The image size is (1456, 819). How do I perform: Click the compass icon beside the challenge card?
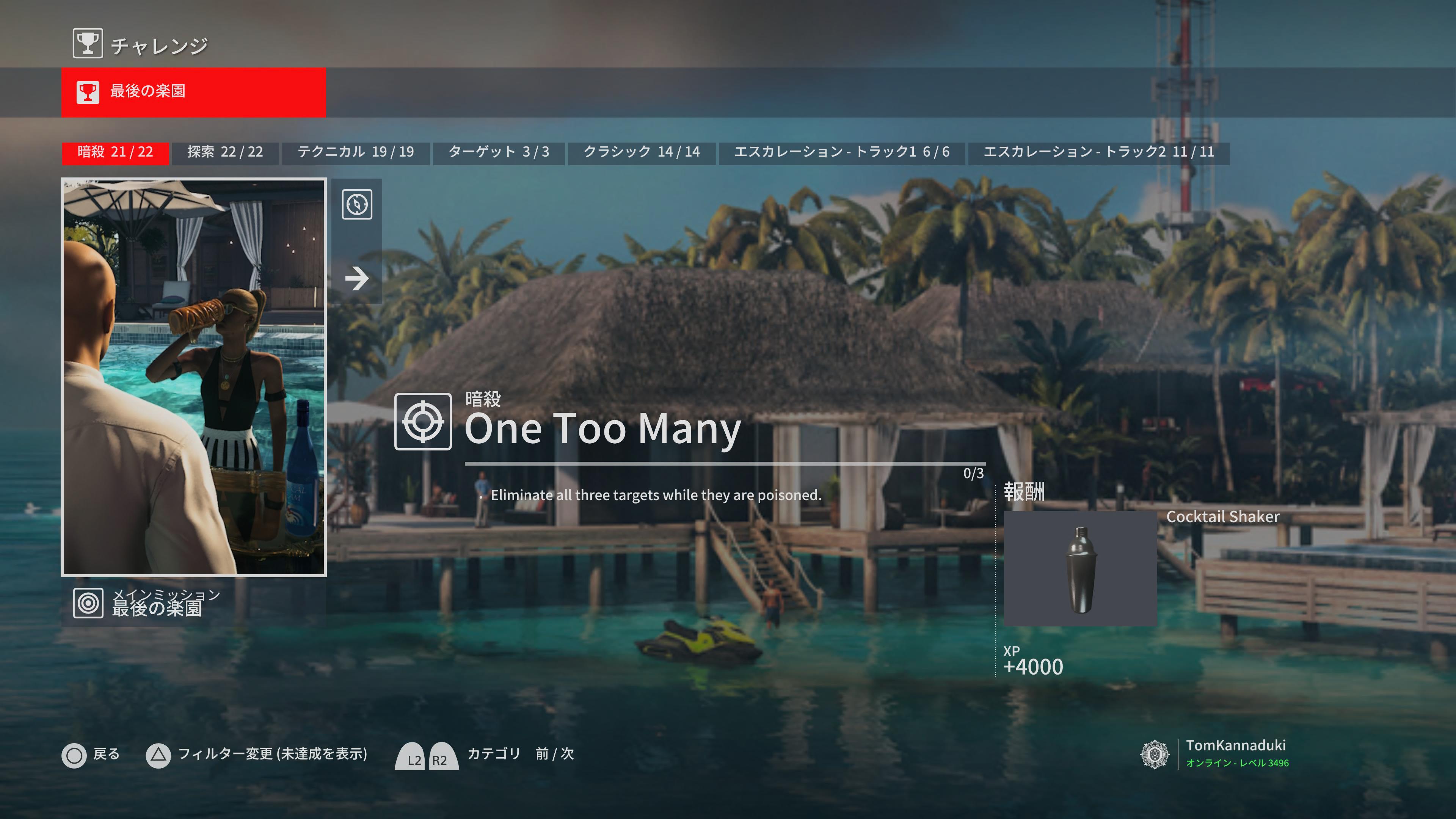click(x=357, y=204)
